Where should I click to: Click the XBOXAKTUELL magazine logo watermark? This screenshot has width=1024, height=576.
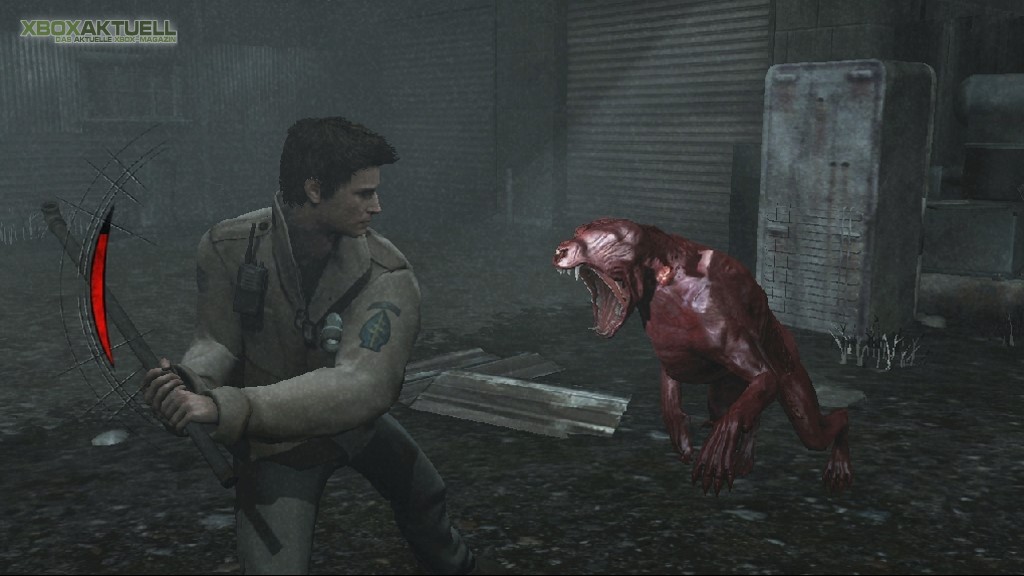pyautogui.click(x=98, y=31)
